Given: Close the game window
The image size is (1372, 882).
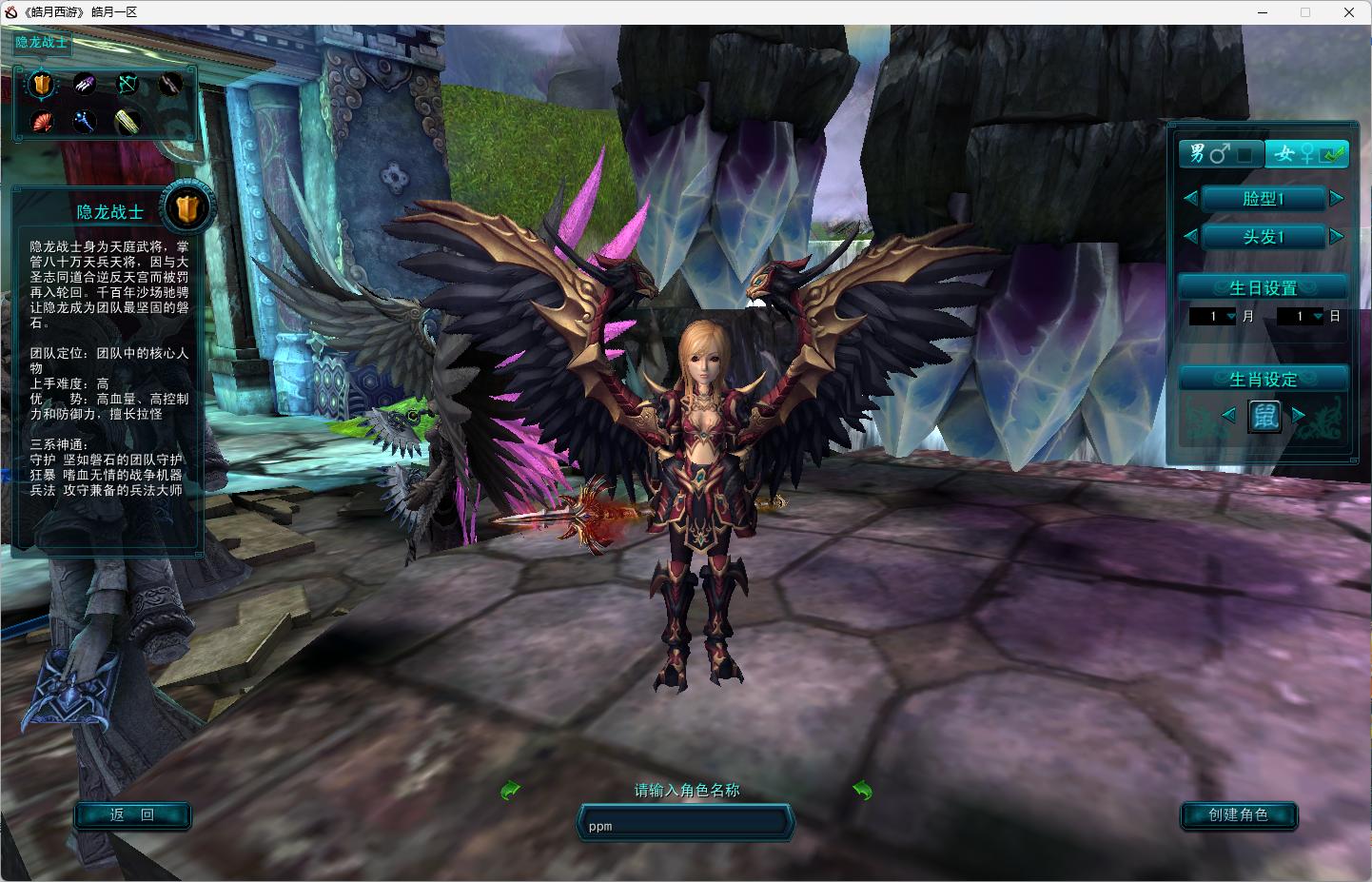Looking at the screenshot, I should pos(1349,12).
